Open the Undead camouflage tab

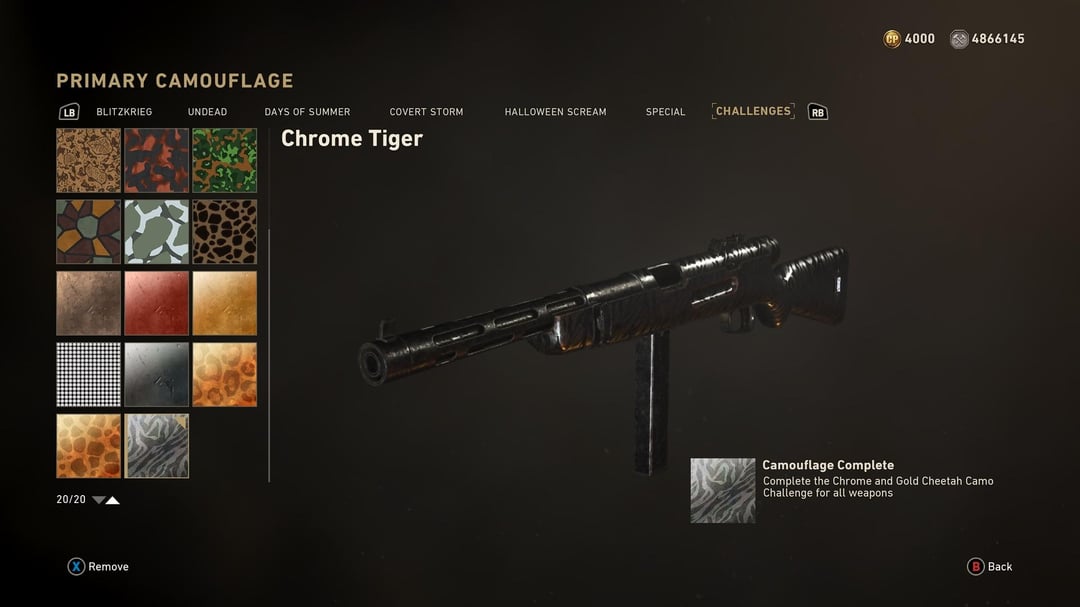point(207,112)
